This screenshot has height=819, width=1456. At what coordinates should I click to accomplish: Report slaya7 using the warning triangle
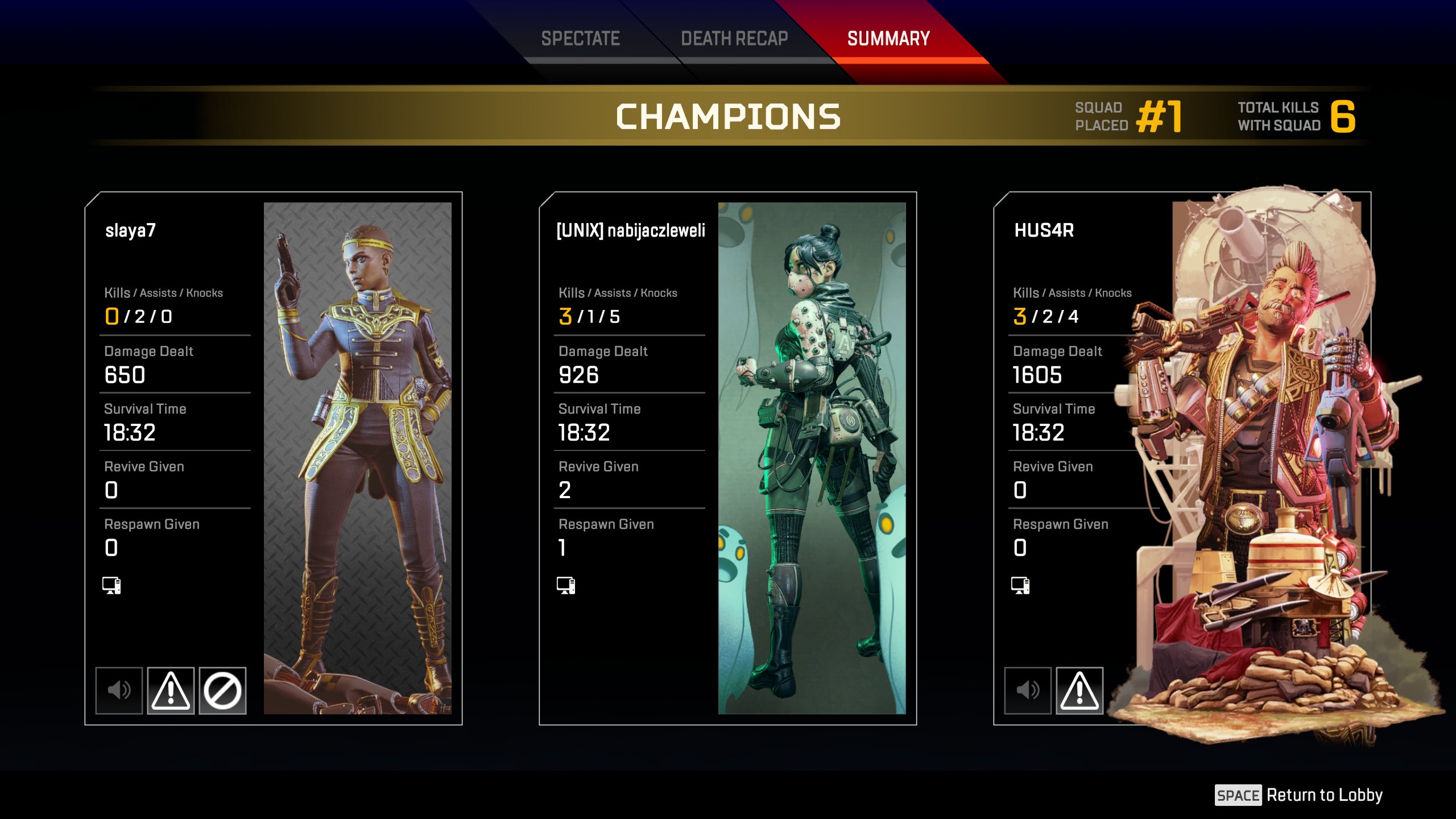(171, 690)
